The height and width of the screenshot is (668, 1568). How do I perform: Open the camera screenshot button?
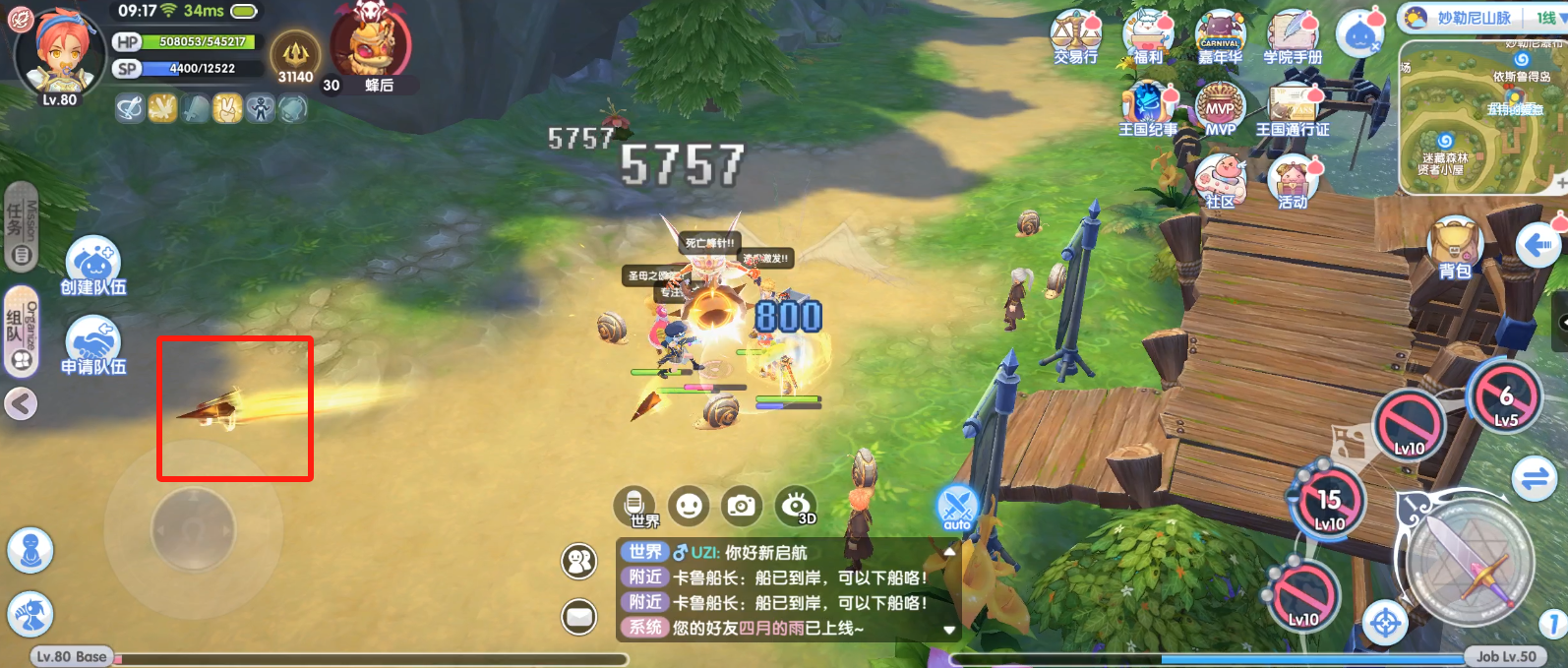click(741, 506)
